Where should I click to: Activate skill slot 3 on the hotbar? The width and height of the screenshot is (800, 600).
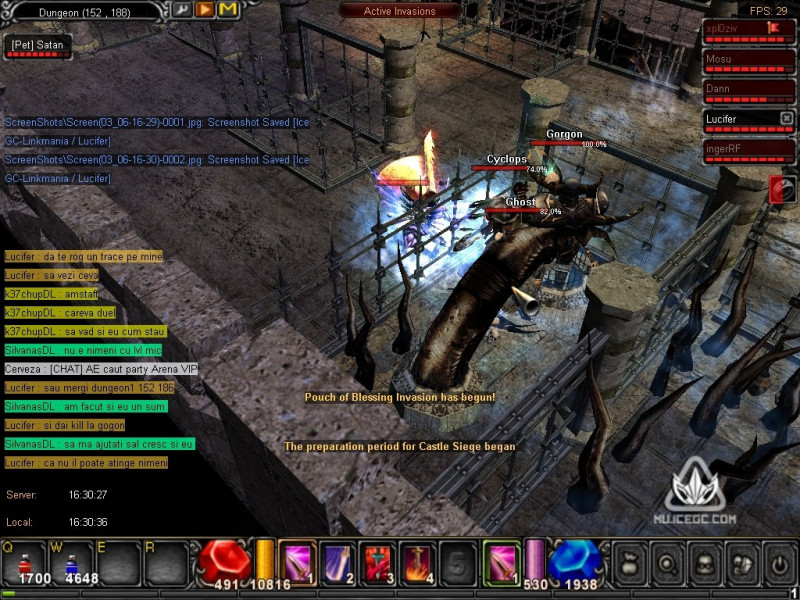(x=378, y=562)
